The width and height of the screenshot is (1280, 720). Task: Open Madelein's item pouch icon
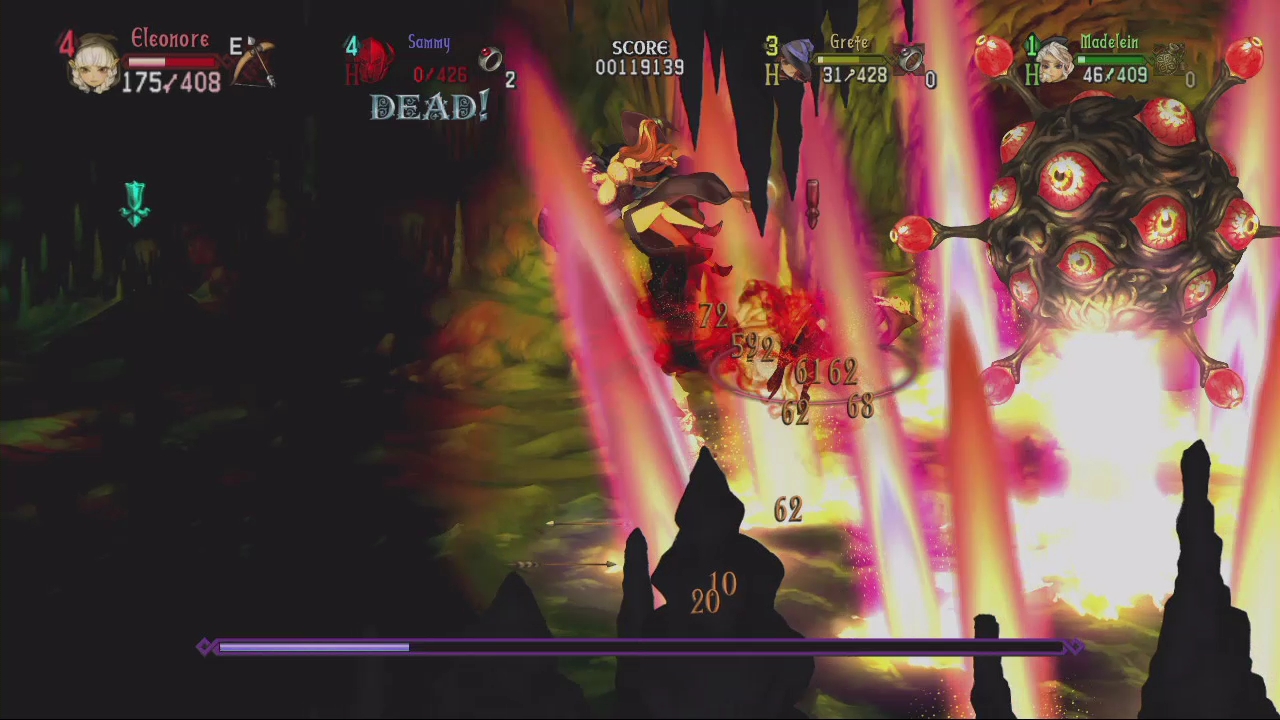click(1168, 58)
